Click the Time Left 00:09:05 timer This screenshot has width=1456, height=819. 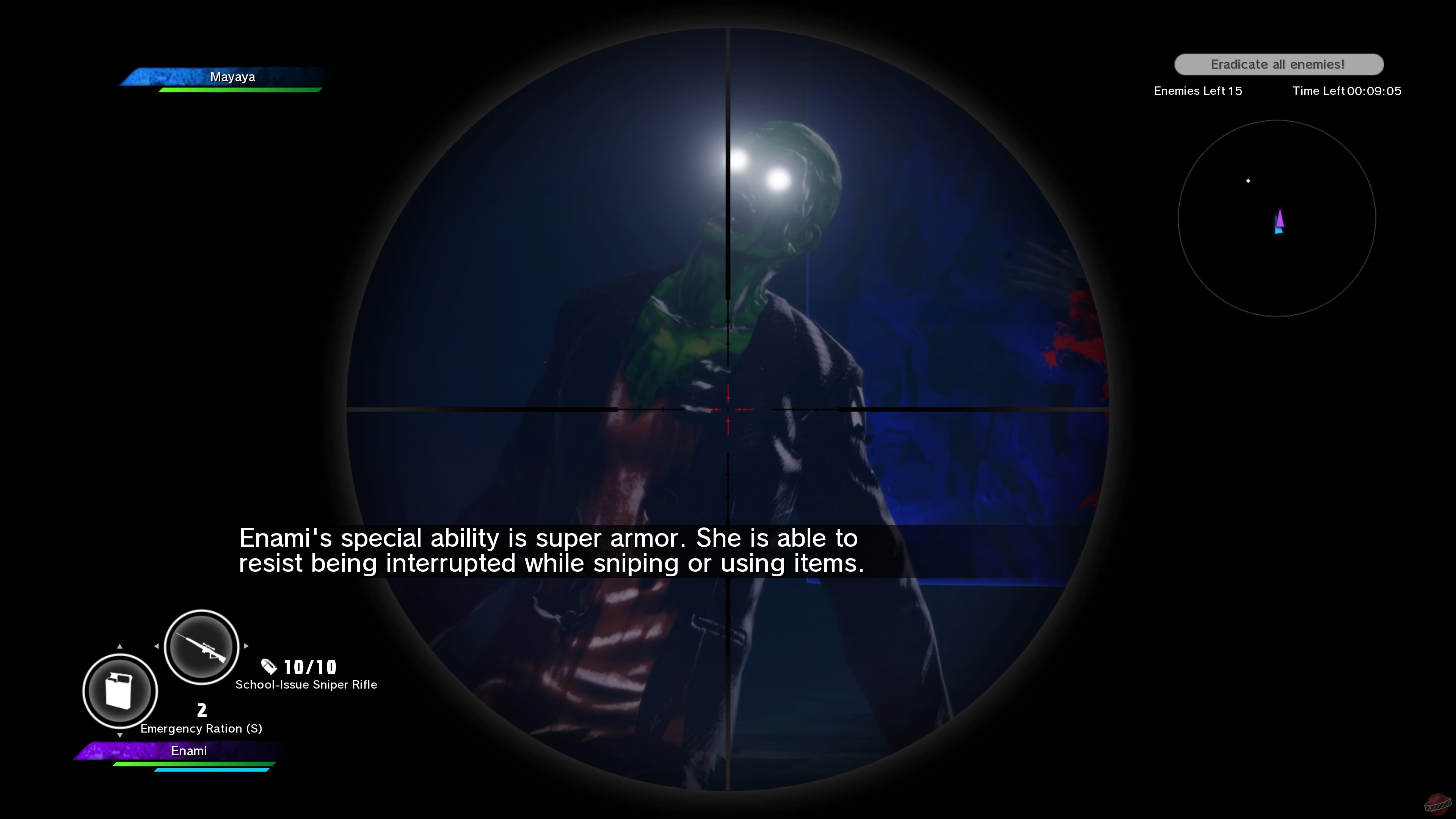[1346, 91]
